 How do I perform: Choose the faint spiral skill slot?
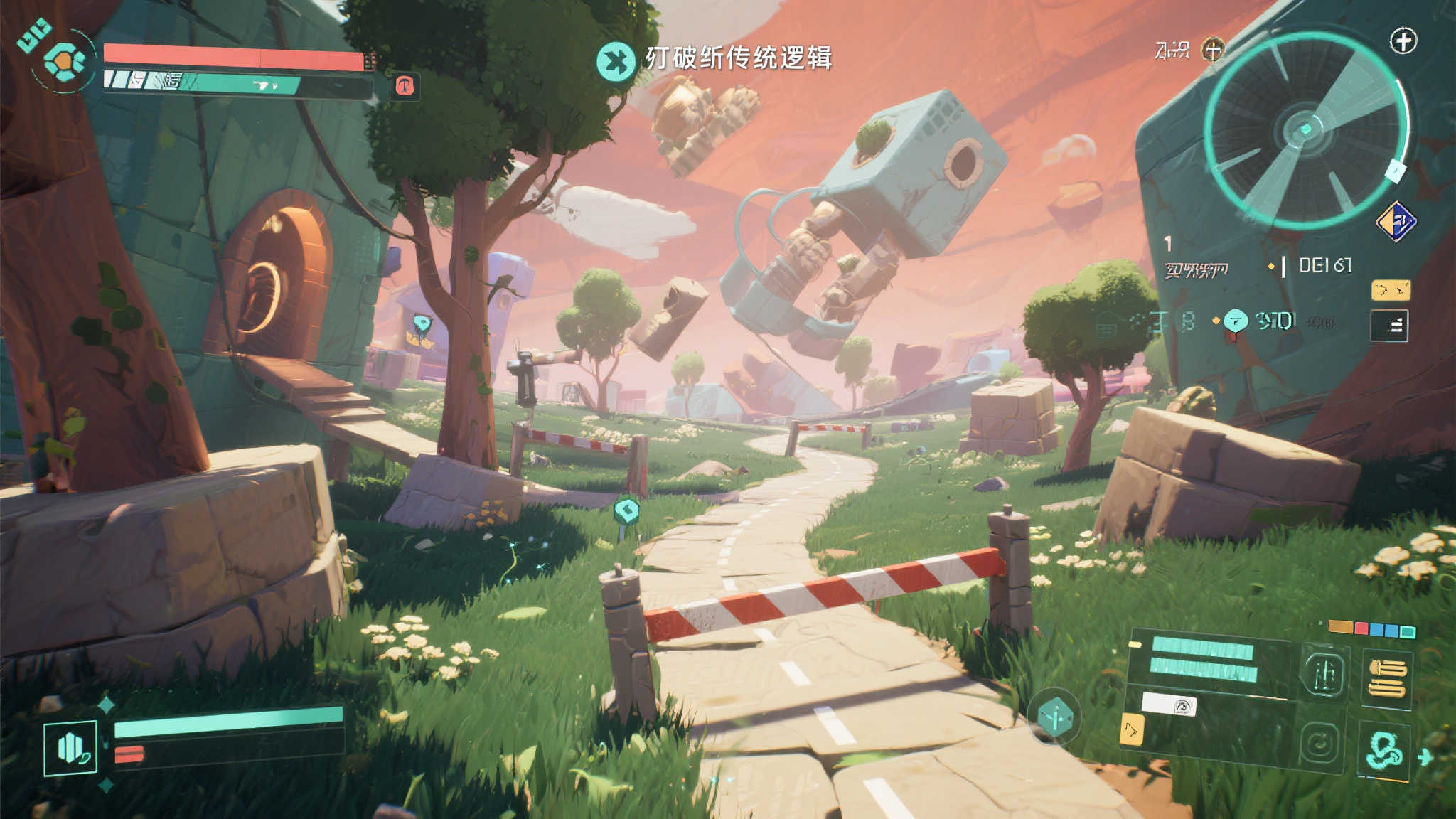point(1320,744)
